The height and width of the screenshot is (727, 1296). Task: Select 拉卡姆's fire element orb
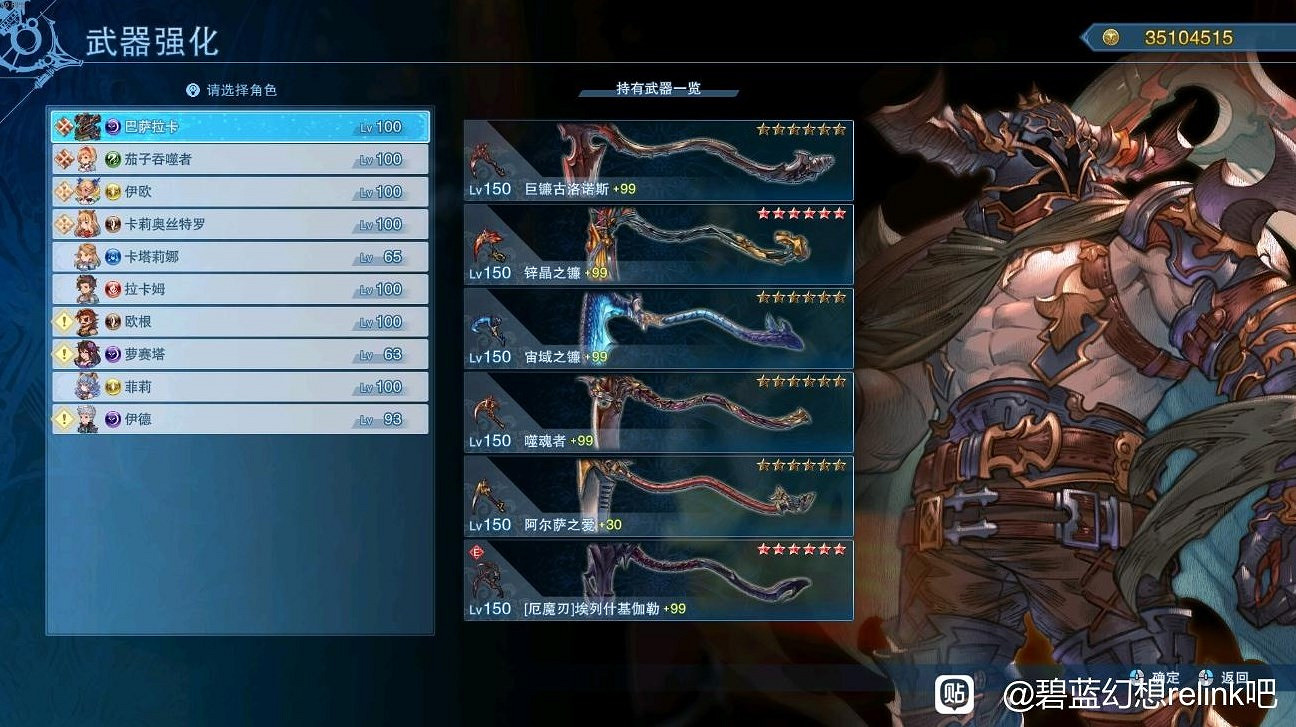coord(112,289)
